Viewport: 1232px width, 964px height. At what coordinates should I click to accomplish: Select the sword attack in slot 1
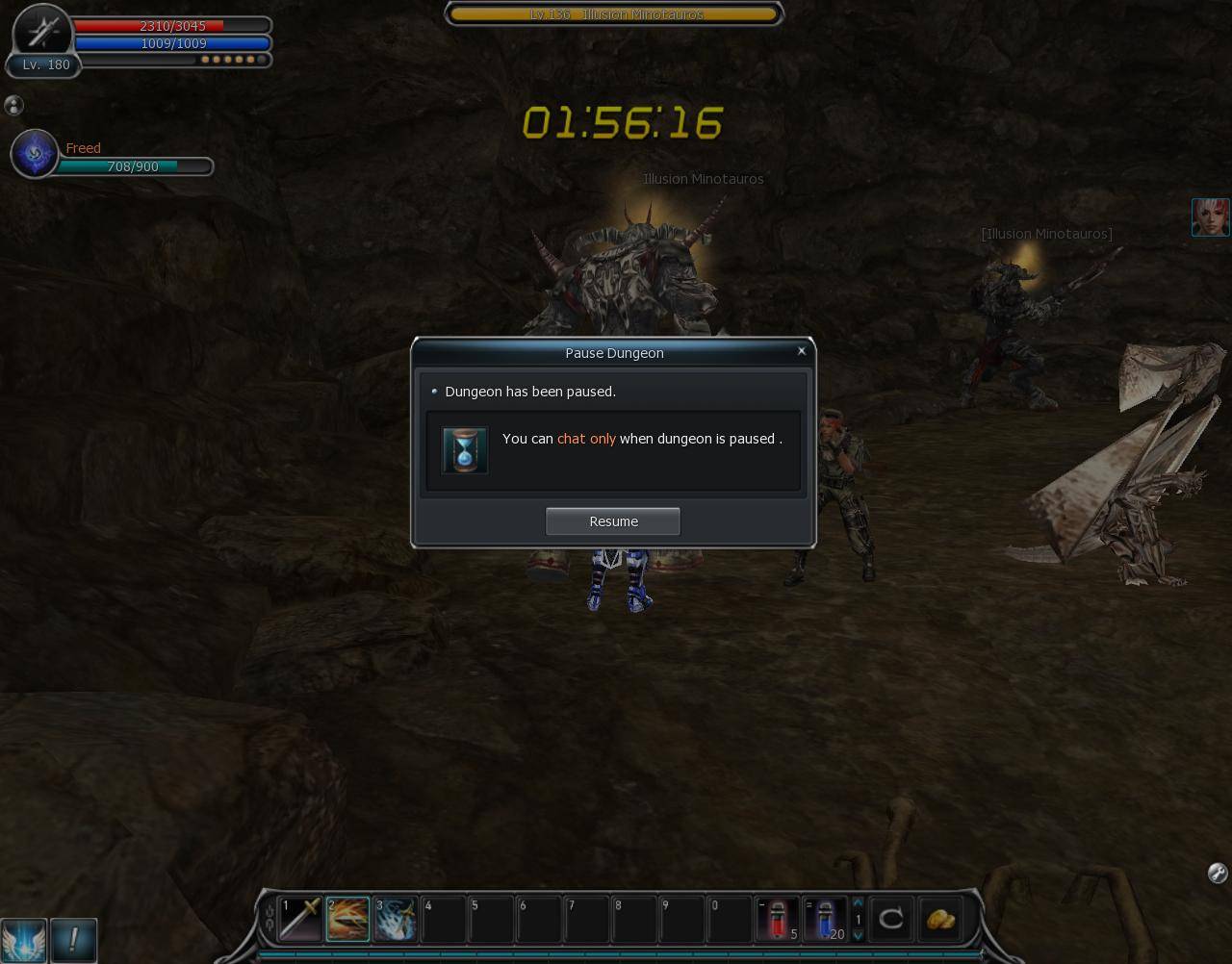300,919
